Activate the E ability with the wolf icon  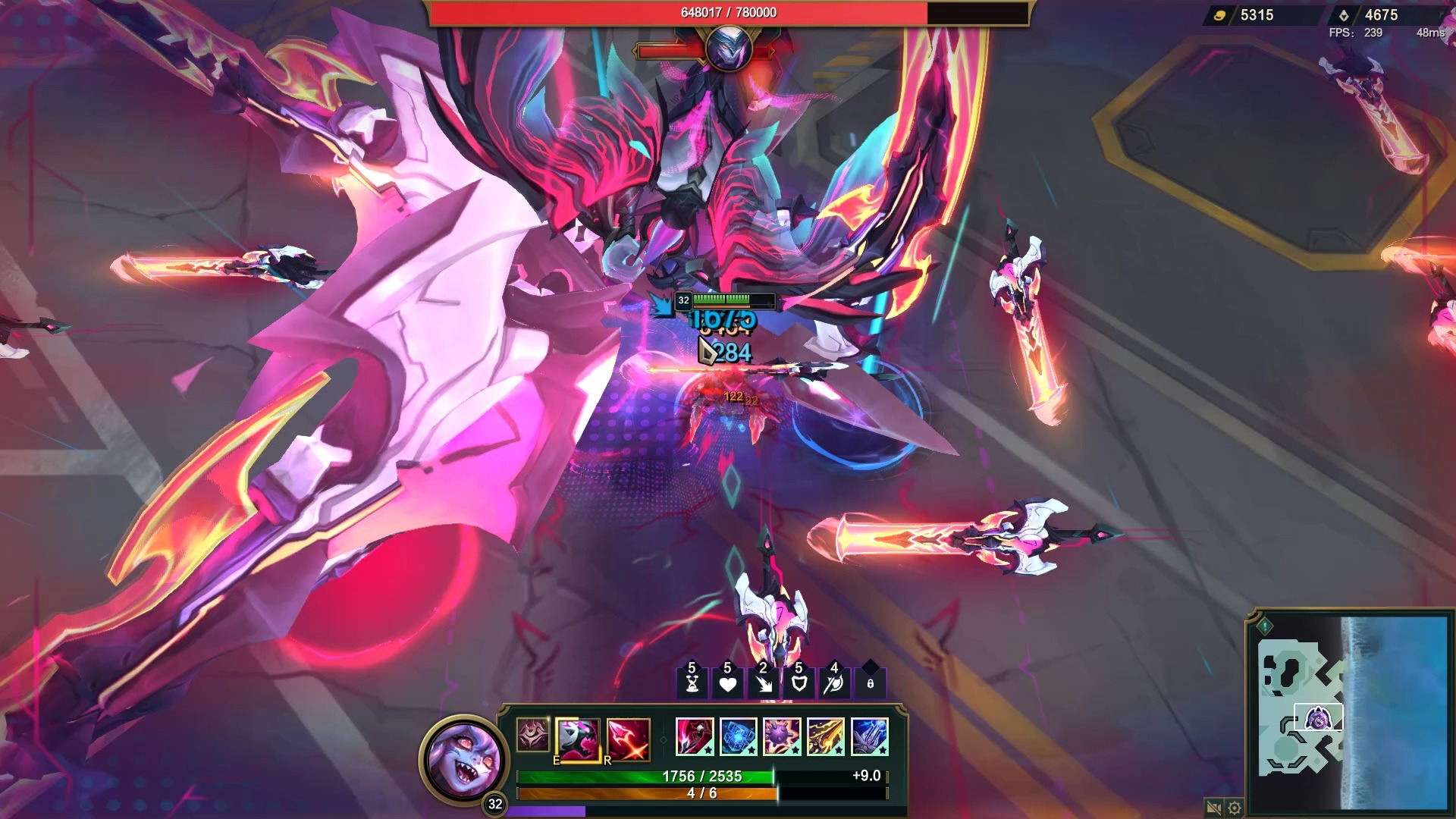pyautogui.click(x=578, y=738)
